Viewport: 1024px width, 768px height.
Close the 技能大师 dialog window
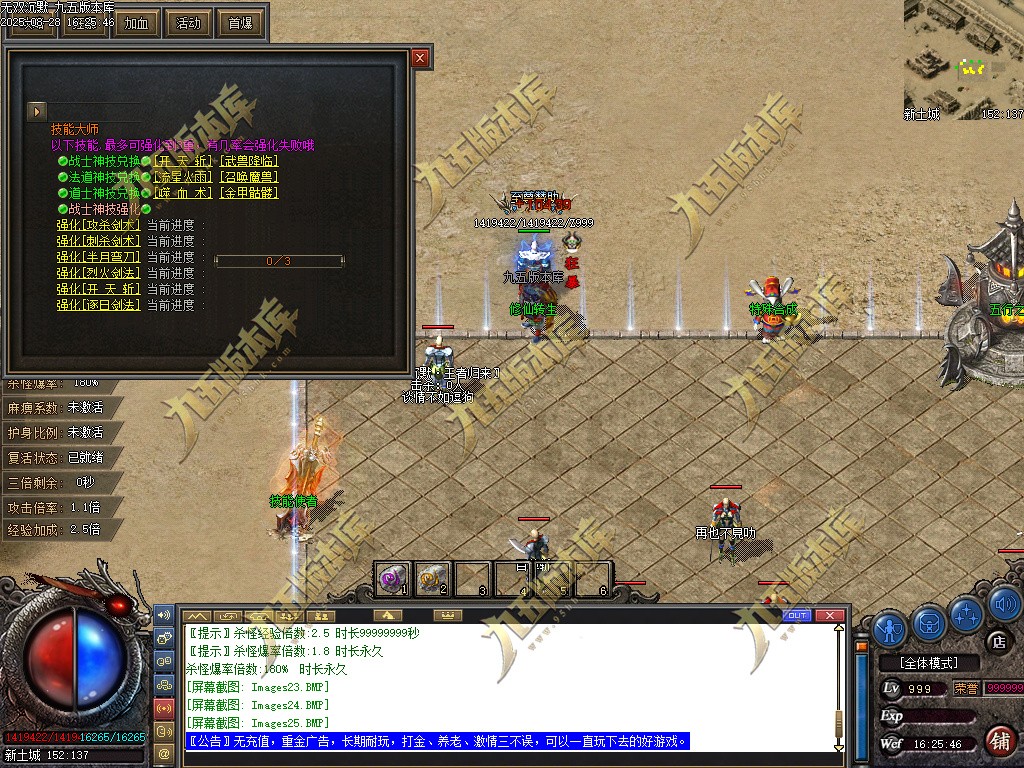[x=420, y=58]
